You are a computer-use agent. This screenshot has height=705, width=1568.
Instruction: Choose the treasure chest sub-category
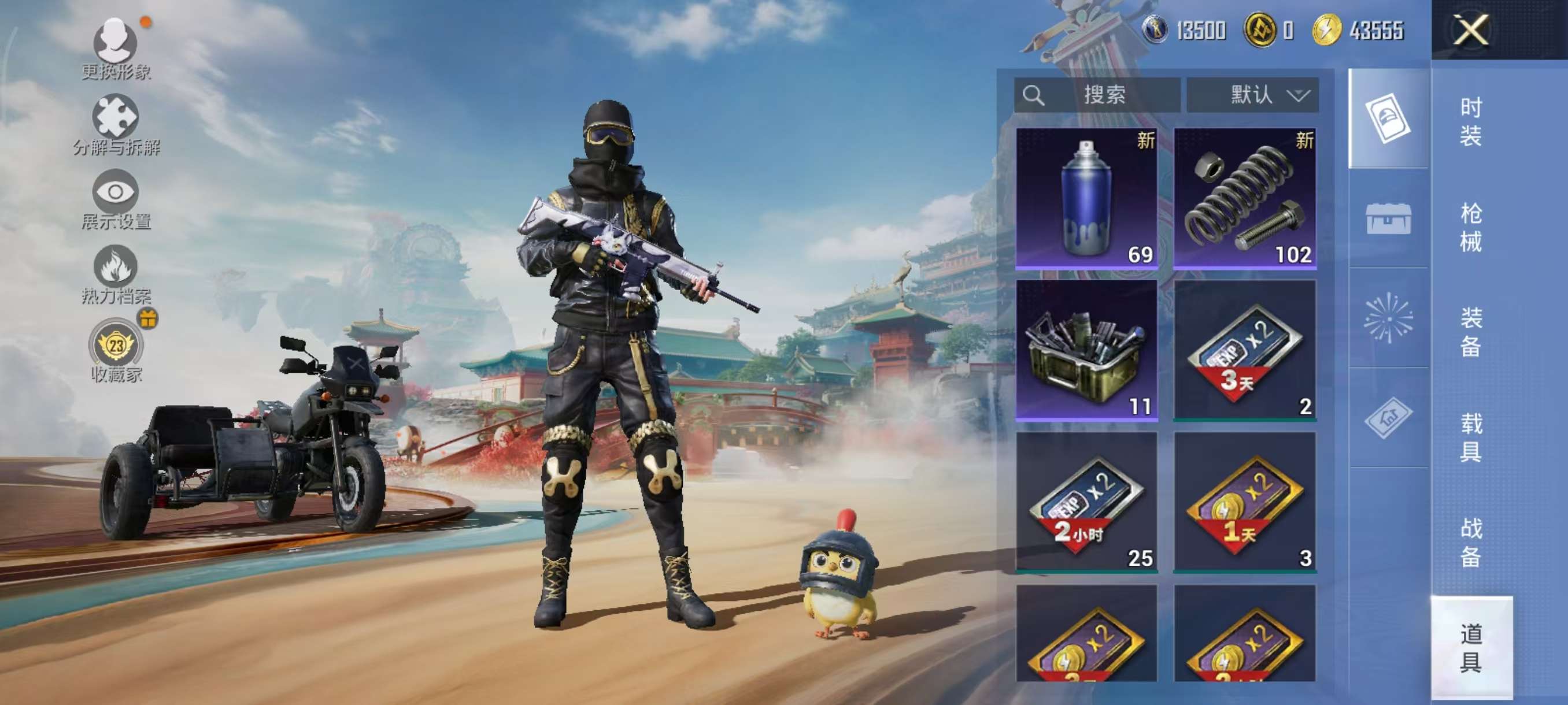1388,218
